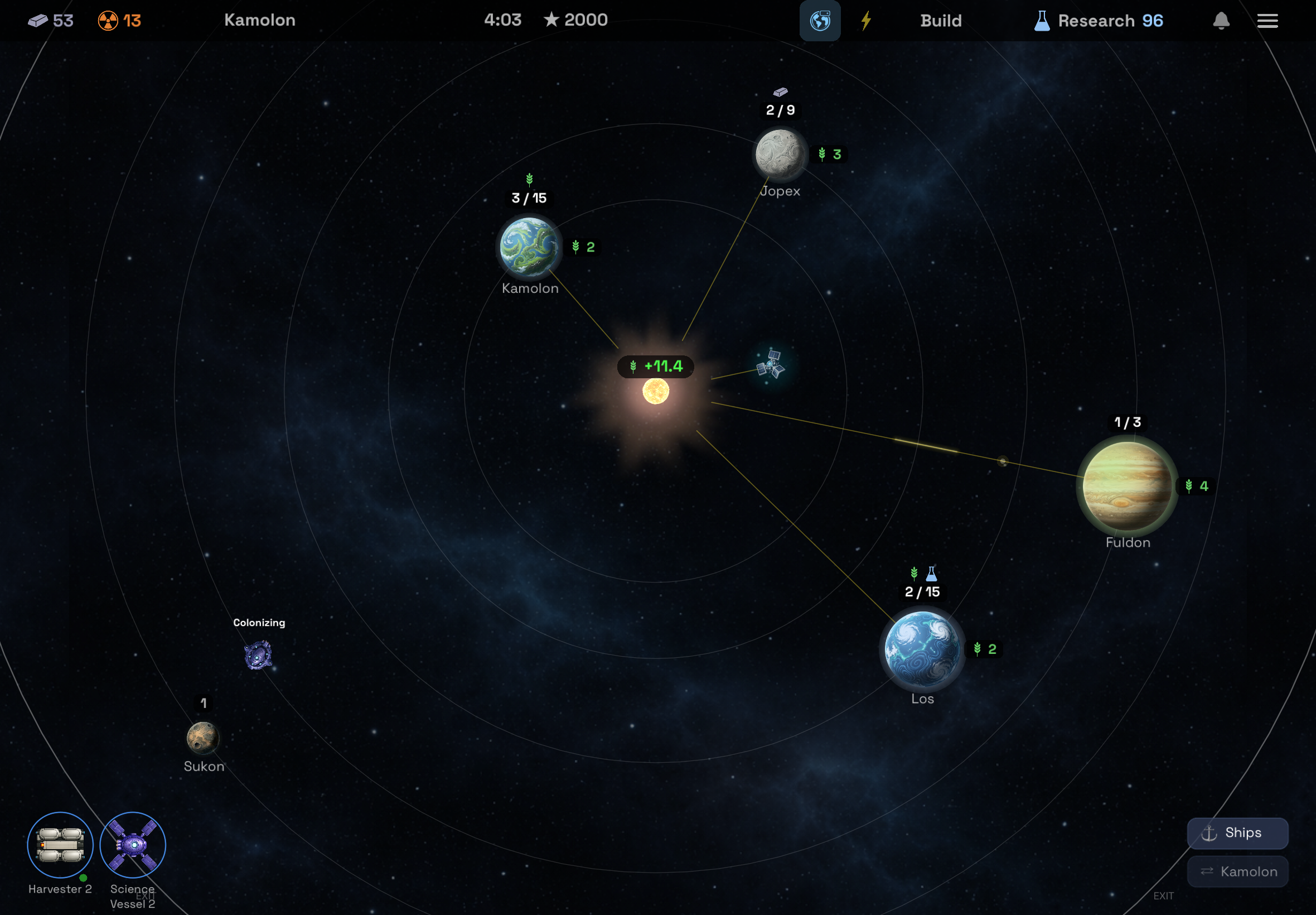Click the satellite orbiting near the sun
1316x915 pixels.
pos(772,365)
